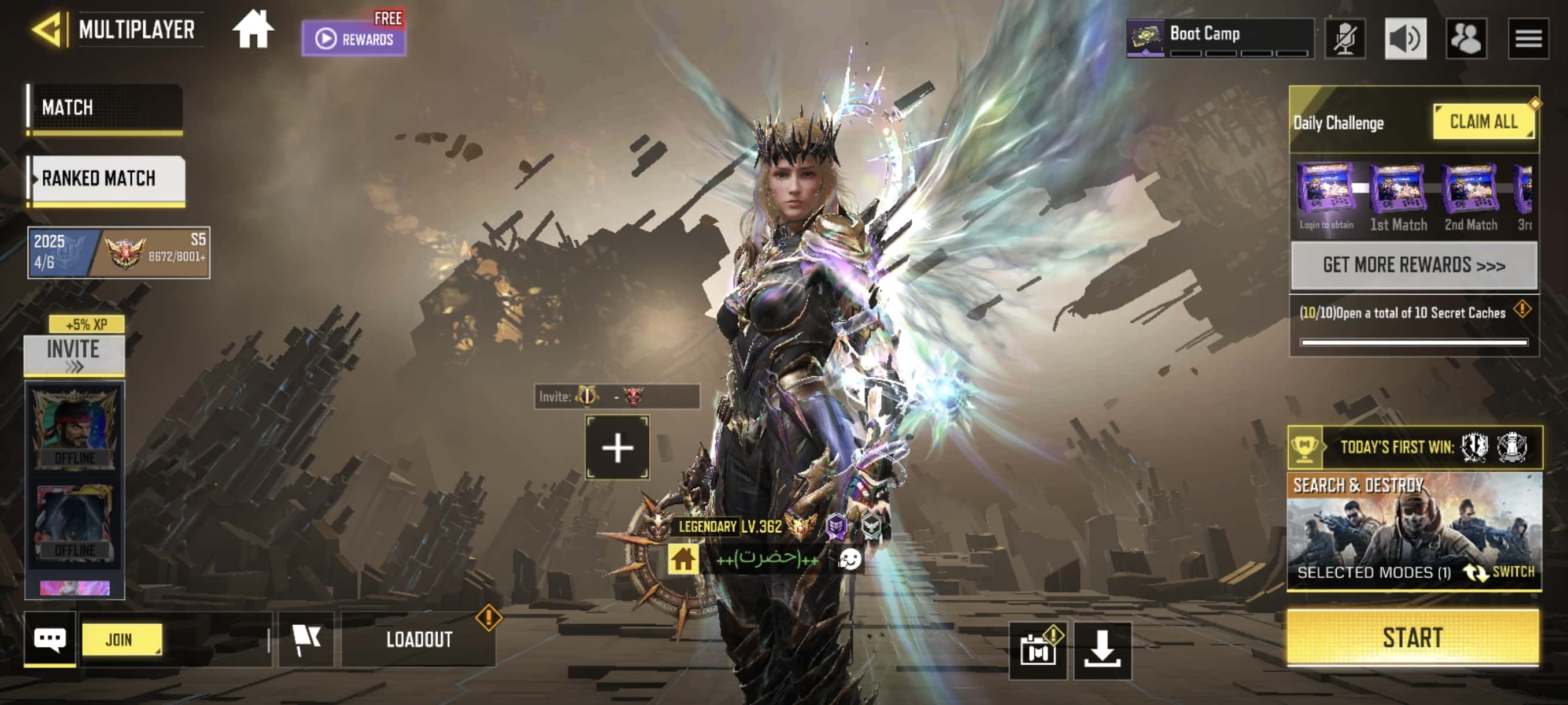Screen dimensions: 1568x705
Task: Start the match
Action: click(x=1412, y=637)
